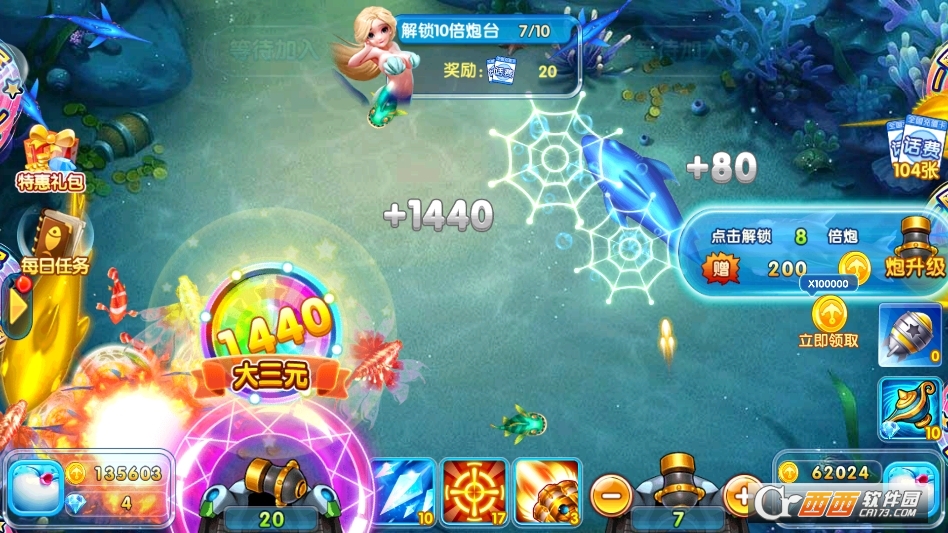Use the torpedo missile item

[910, 335]
